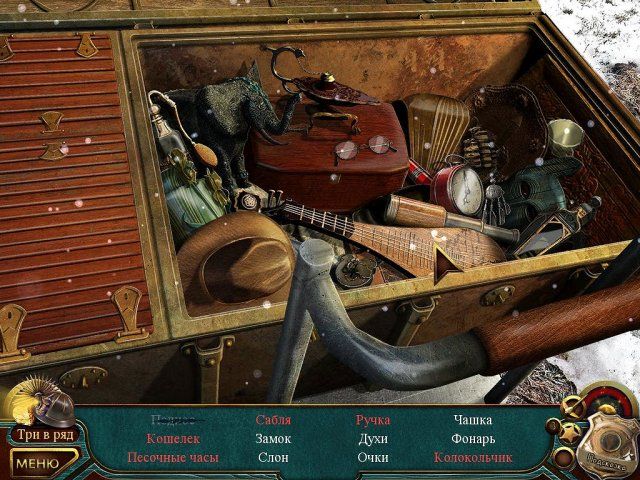Viewport: 640px width, 480px height.
Task: Select the word Духи in the list
Action: tap(373, 439)
